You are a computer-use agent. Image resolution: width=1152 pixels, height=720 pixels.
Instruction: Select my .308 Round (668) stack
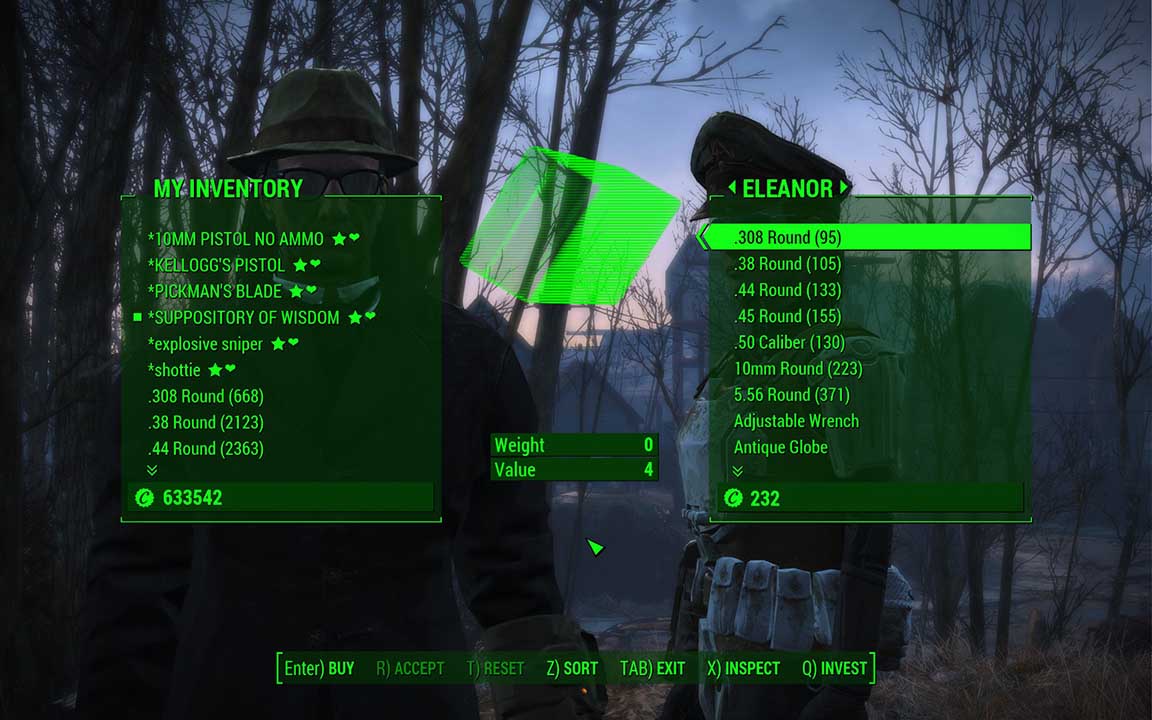(205, 396)
